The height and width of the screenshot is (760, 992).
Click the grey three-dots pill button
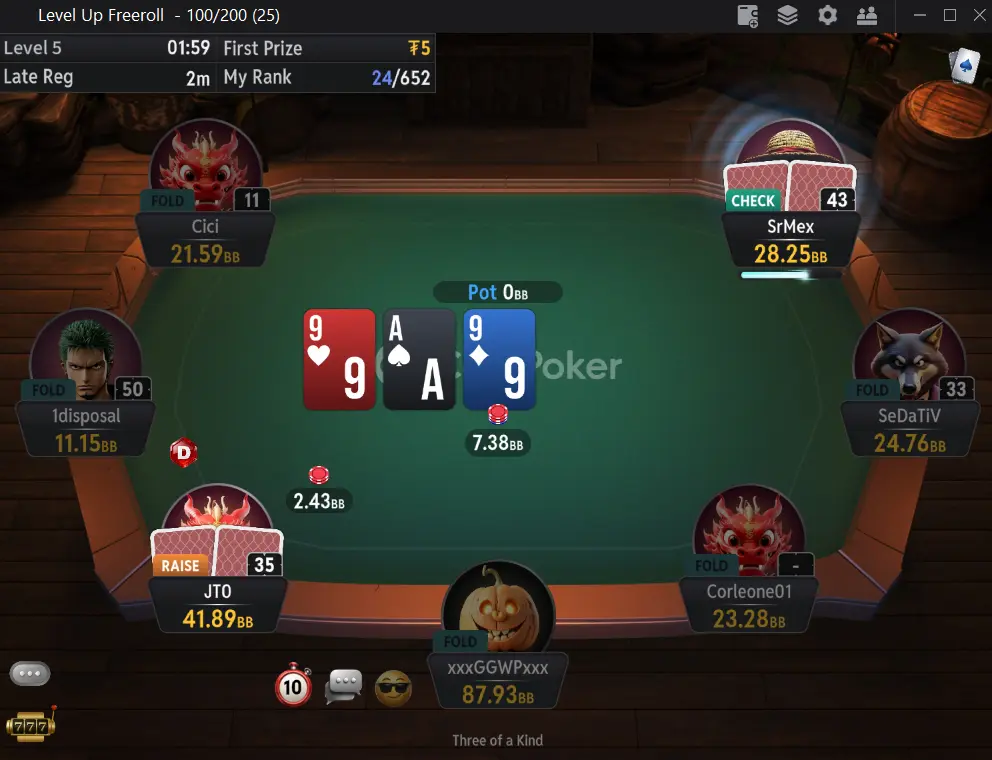[x=30, y=673]
